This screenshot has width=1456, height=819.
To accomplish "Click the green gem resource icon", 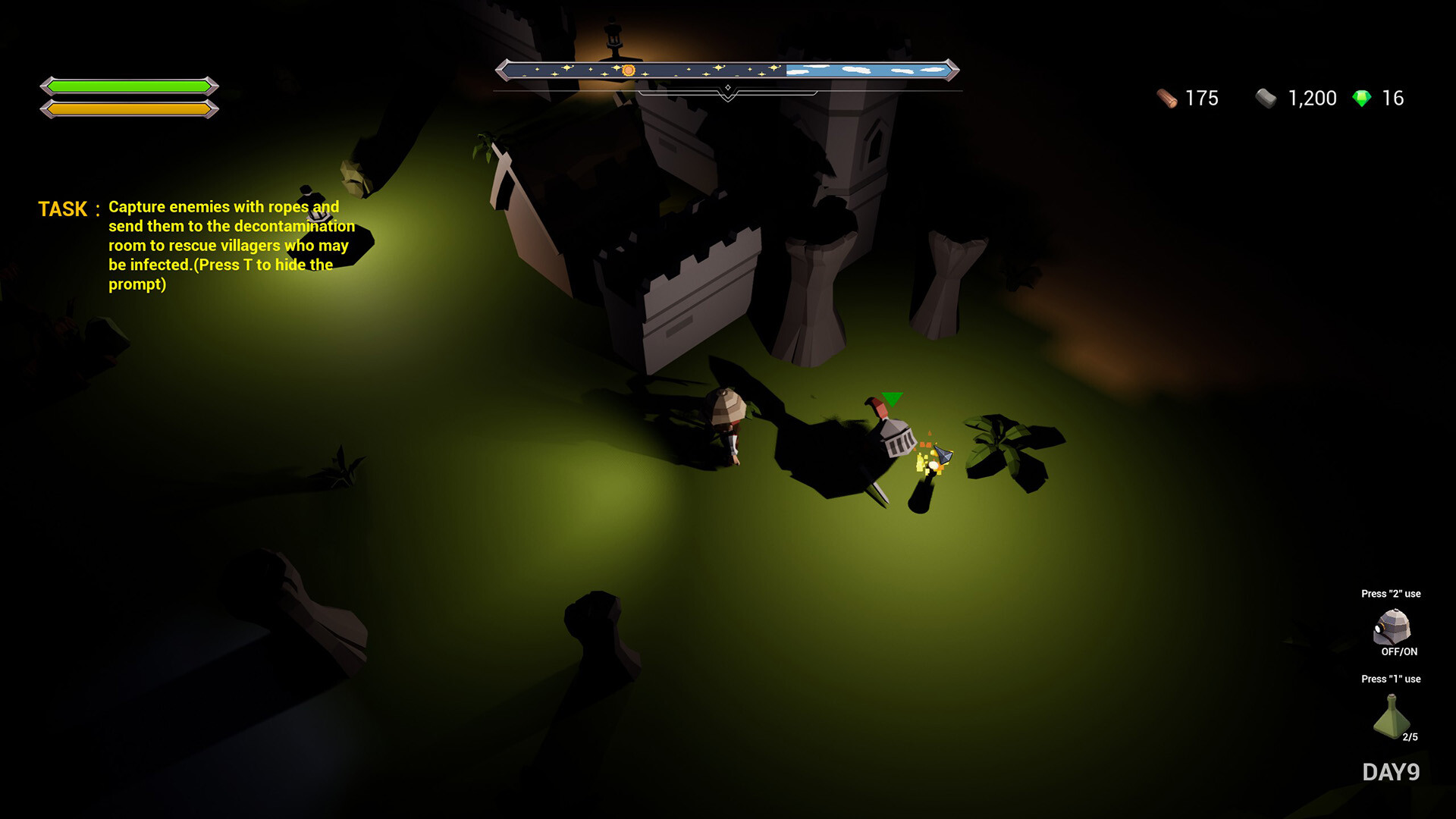I will pyautogui.click(x=1363, y=97).
